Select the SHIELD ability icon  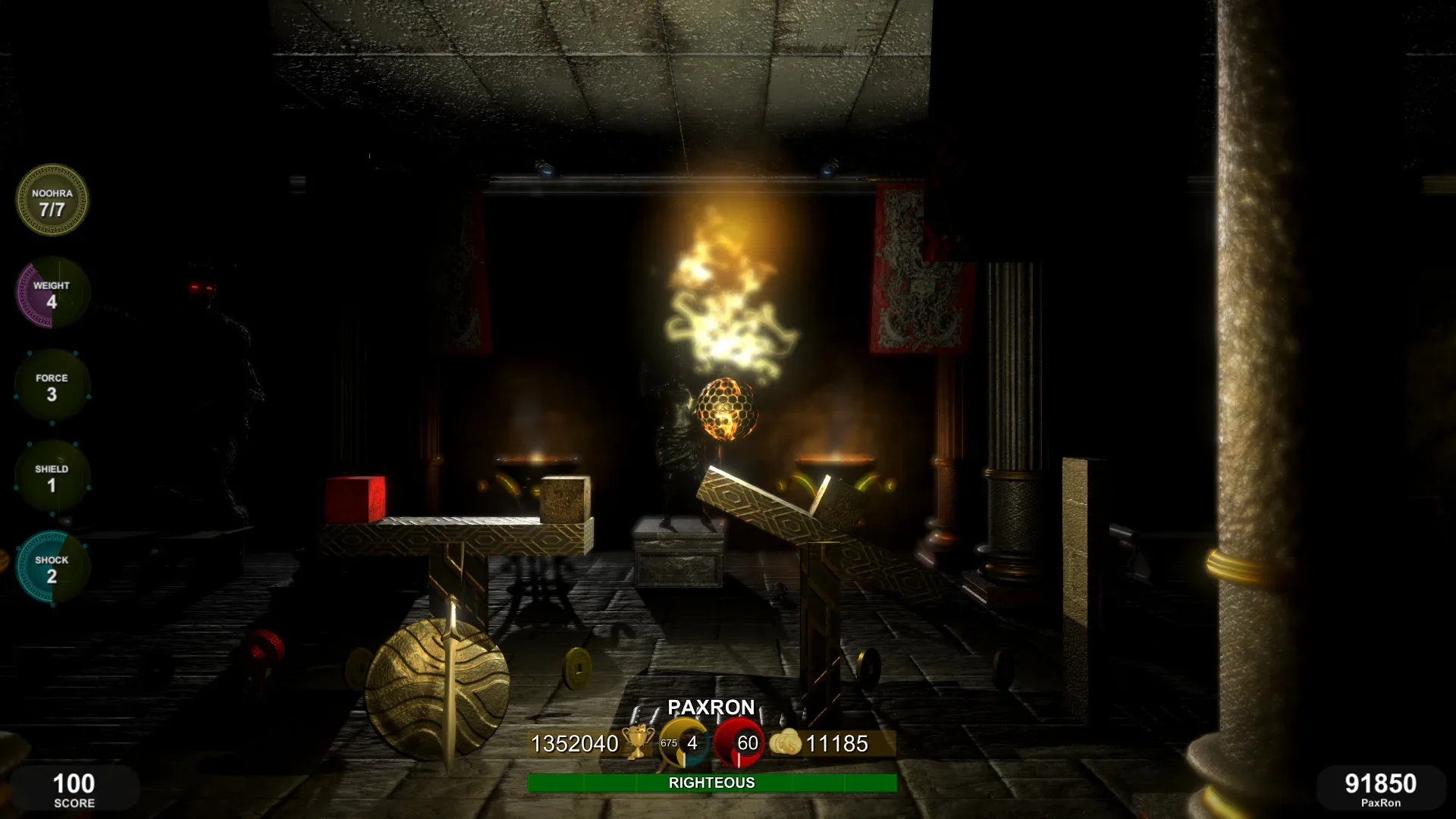(52, 476)
